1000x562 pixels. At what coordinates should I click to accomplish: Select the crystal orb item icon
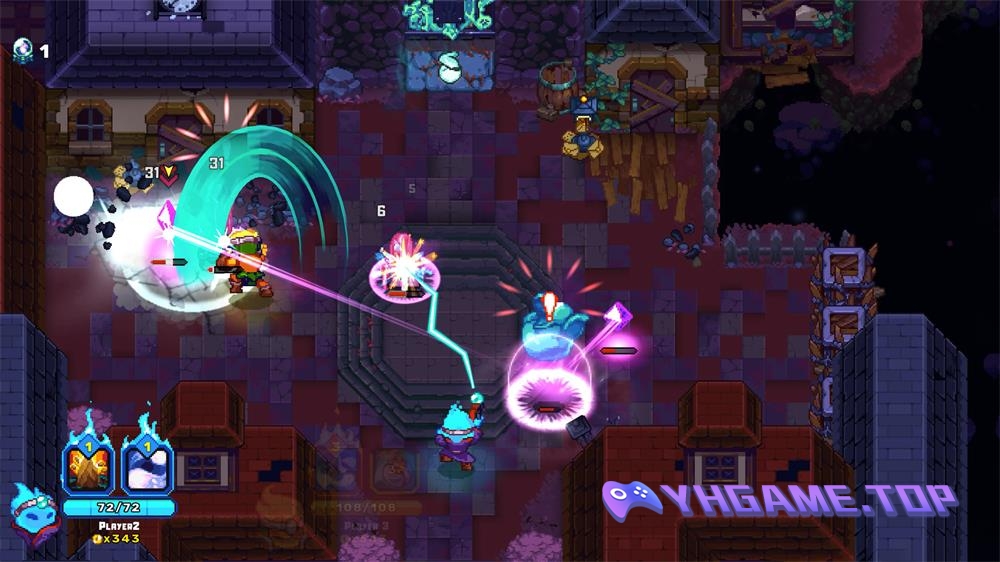click(22, 50)
